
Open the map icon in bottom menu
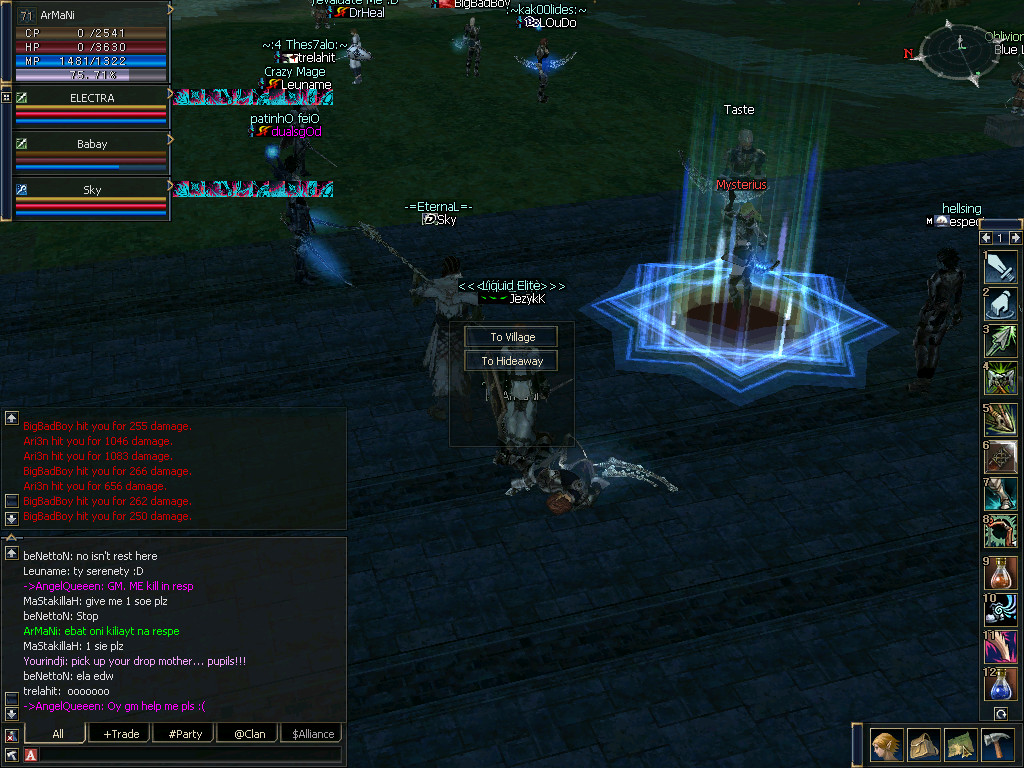pyautogui.click(x=960, y=746)
